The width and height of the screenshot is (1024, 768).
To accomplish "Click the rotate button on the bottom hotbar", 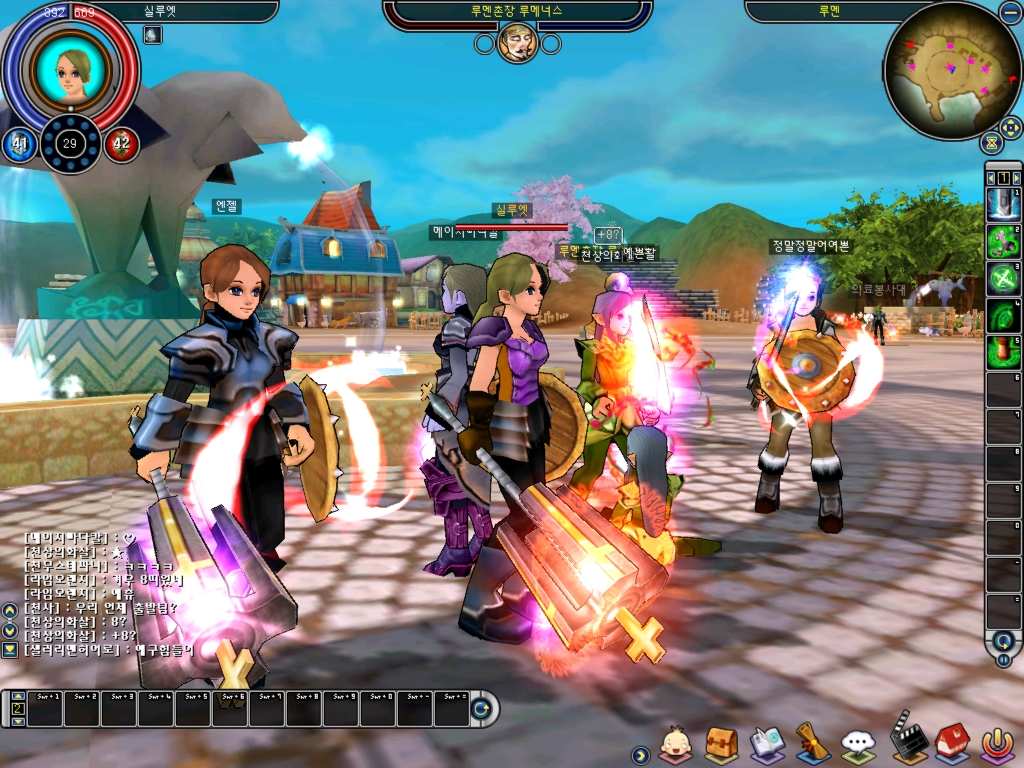I will [x=482, y=709].
